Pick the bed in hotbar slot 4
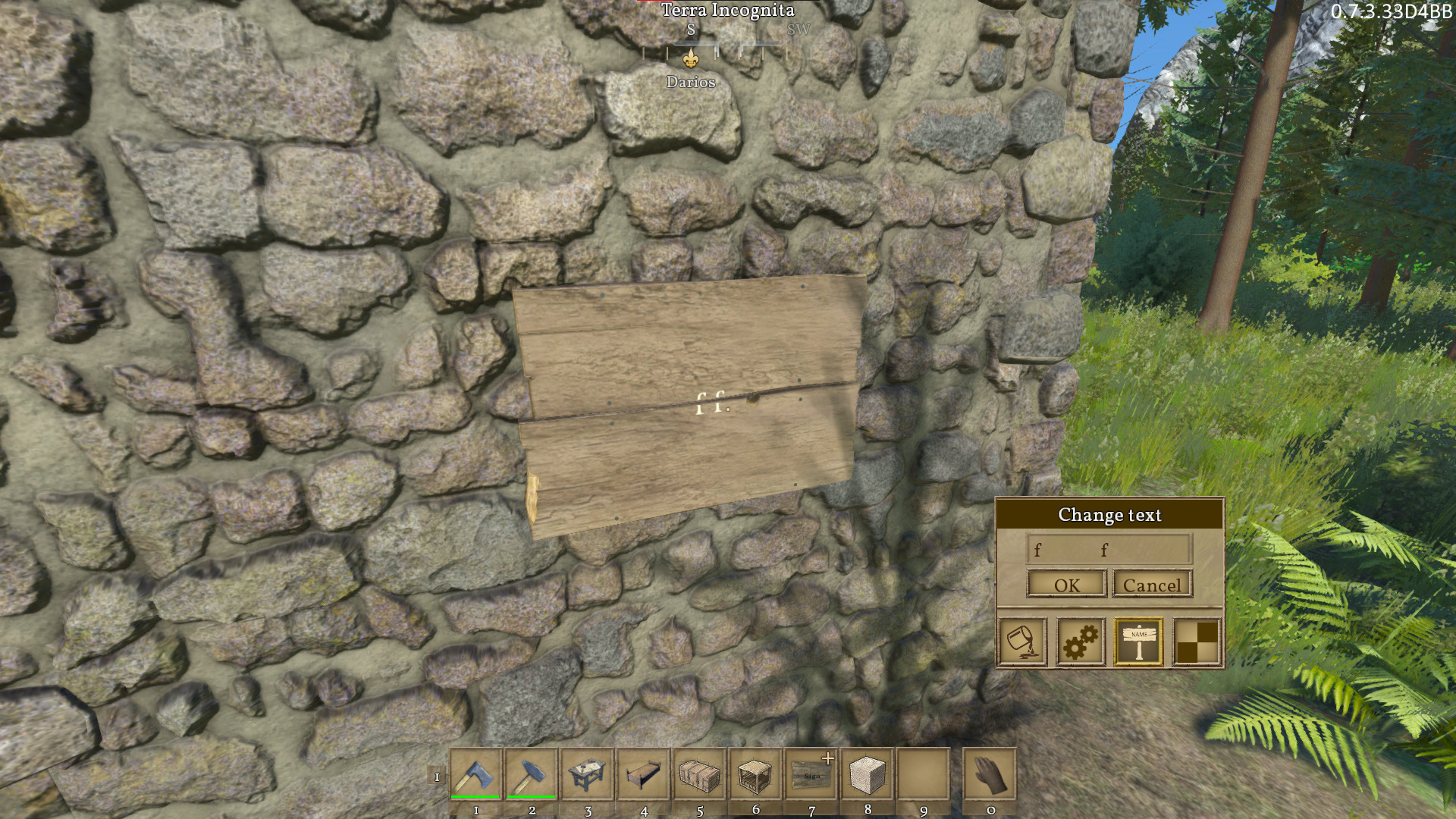This screenshot has height=819, width=1456. pos(644,775)
